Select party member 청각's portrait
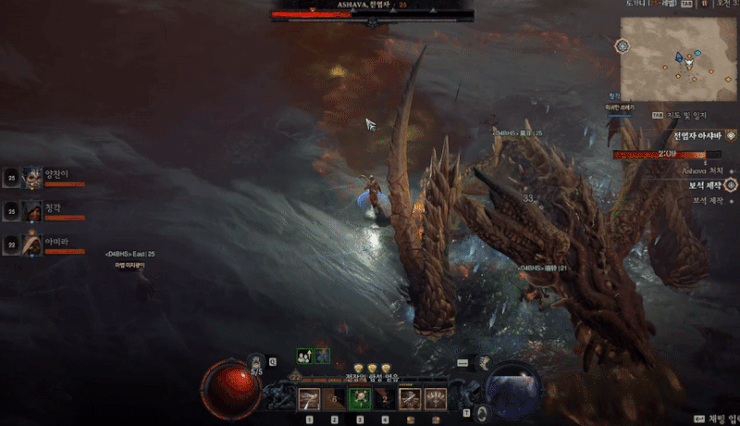 click(x=32, y=210)
